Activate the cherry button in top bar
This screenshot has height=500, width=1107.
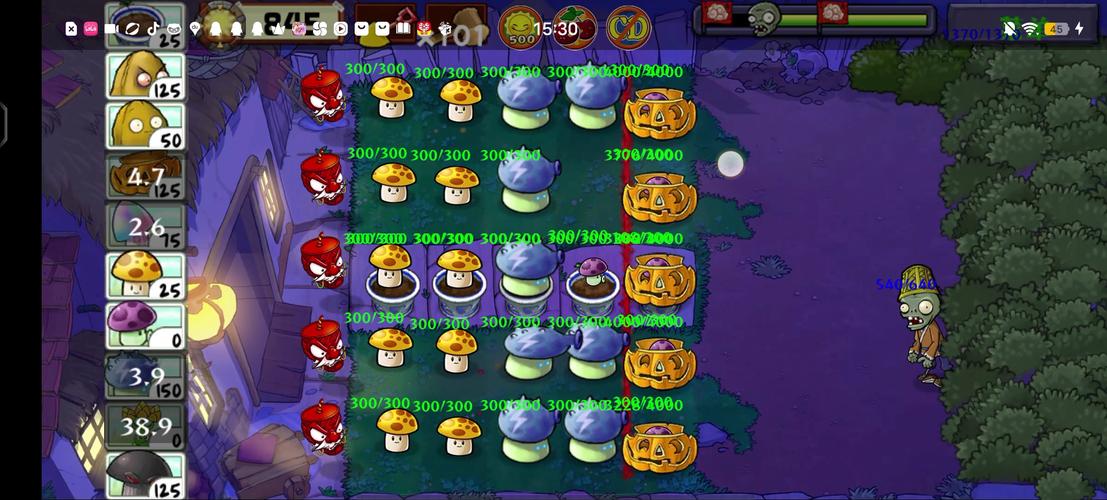point(574,27)
